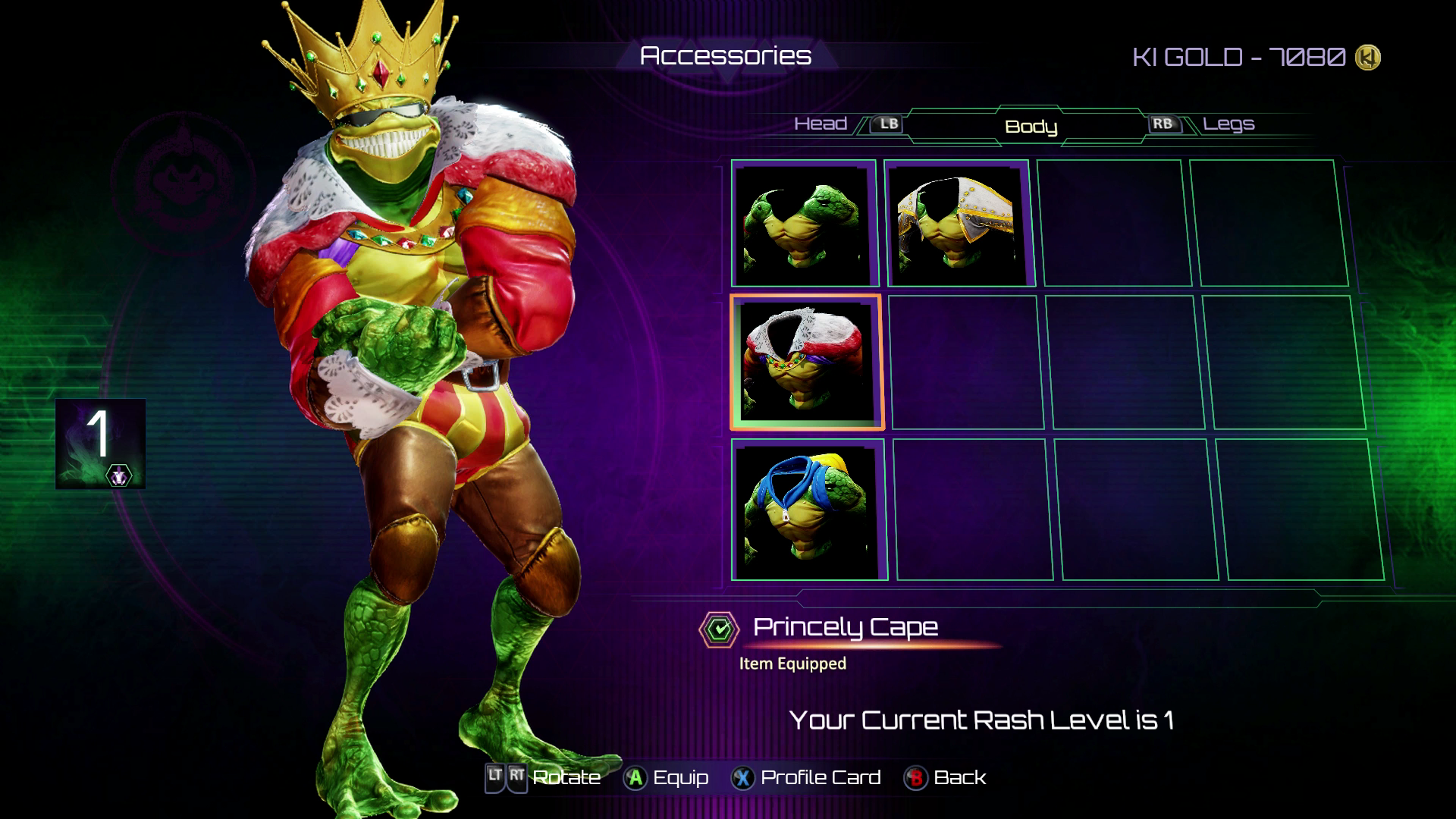Image resolution: width=1456 pixels, height=819 pixels.
Task: Click the Rash level 1 badge
Action: tap(100, 444)
